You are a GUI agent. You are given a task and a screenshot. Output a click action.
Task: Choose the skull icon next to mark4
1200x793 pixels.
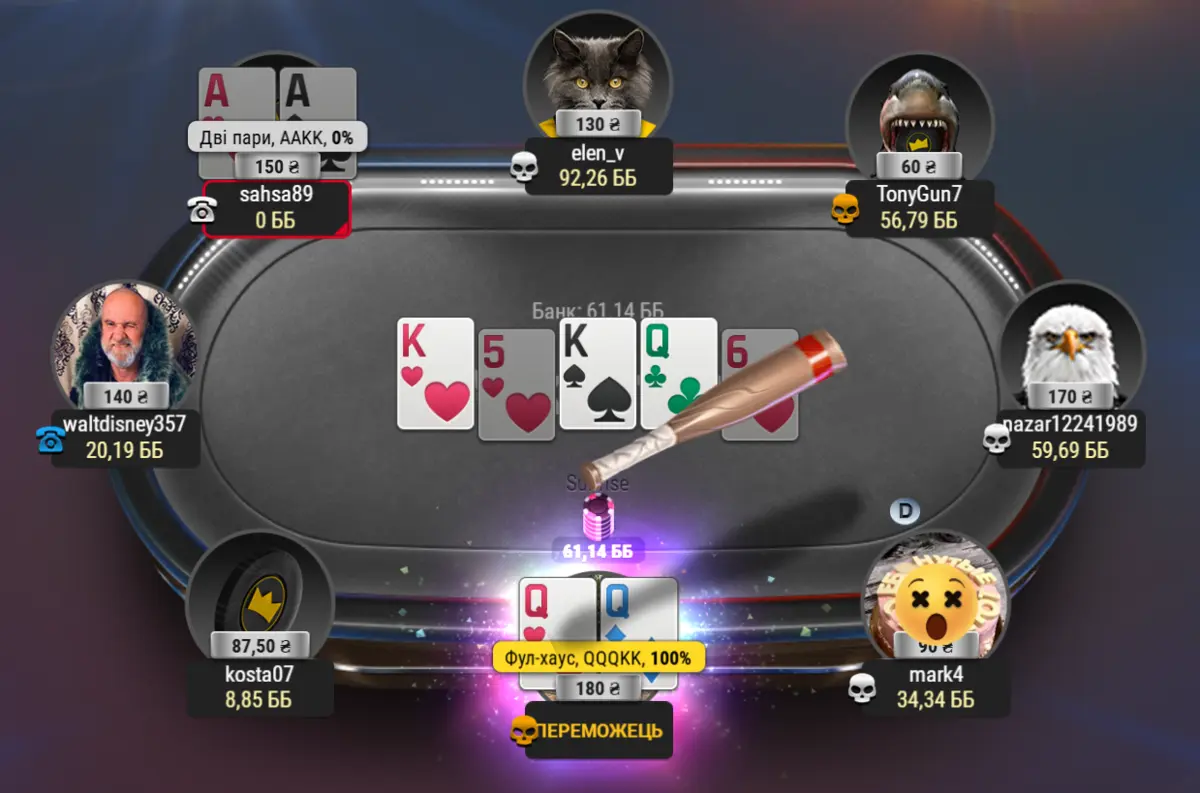click(861, 687)
